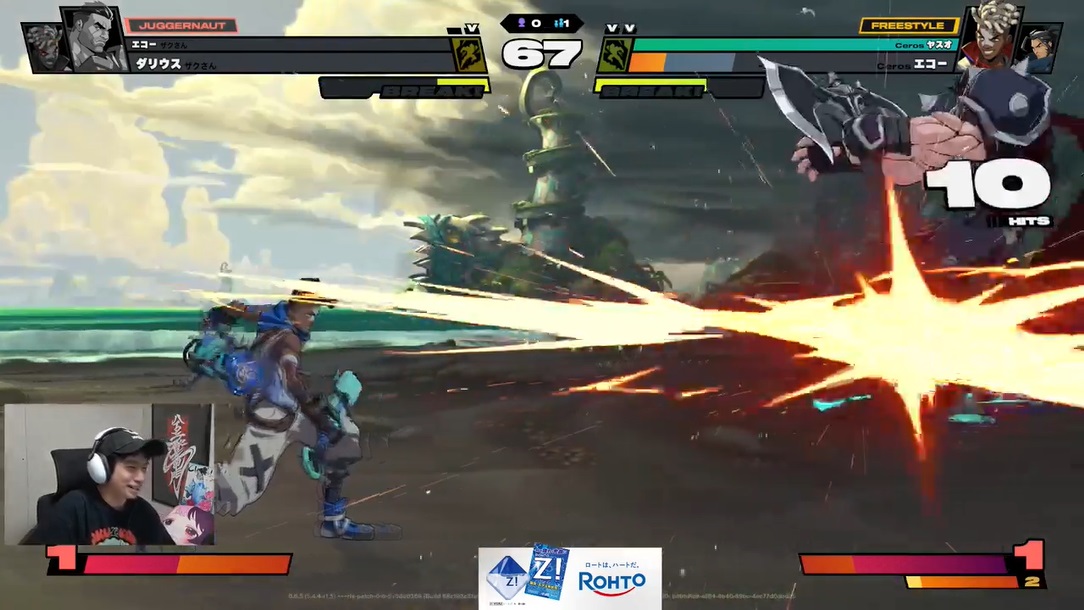Click the greyed-out Ekko portrait

45,49
